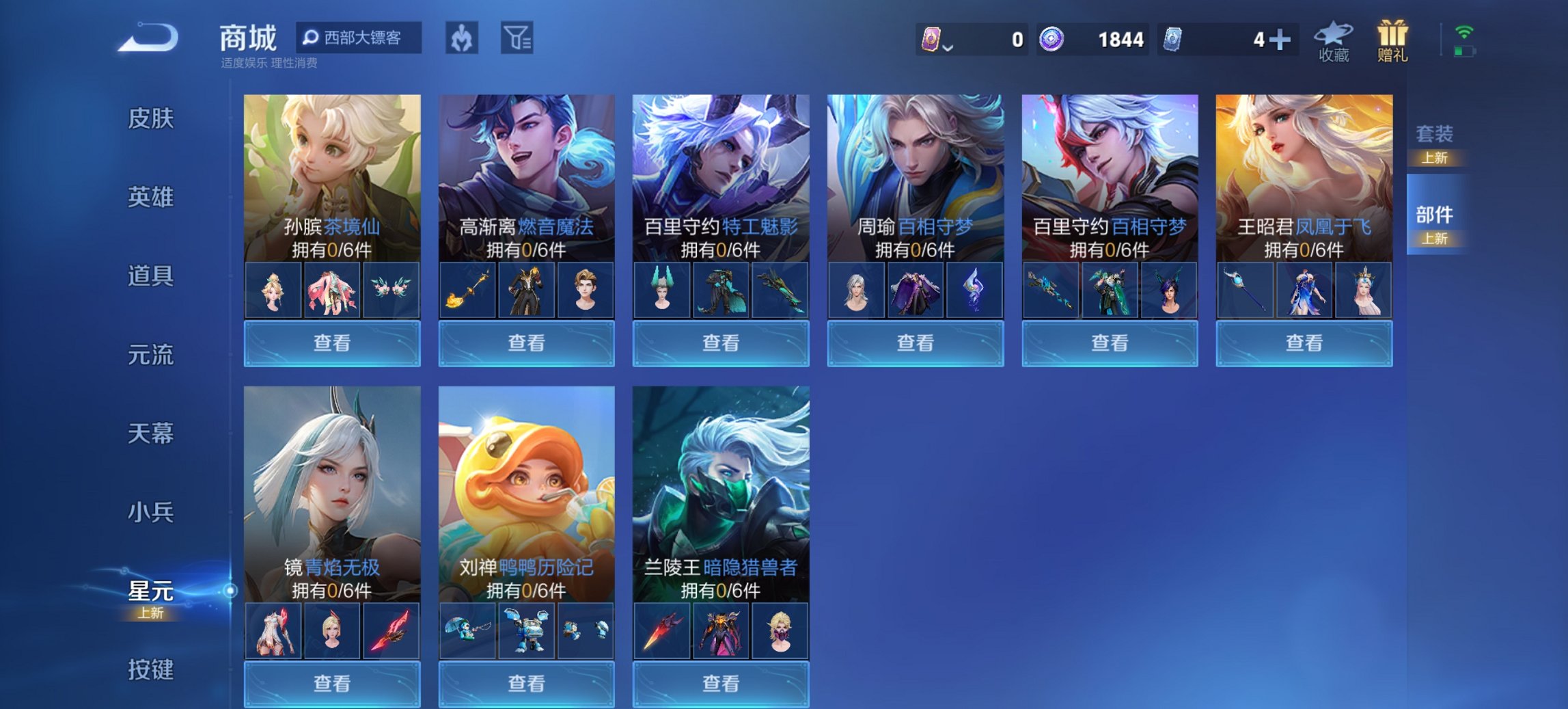
Task: Expand the currency dropdown arrow beside the card balance
Action: click(948, 46)
